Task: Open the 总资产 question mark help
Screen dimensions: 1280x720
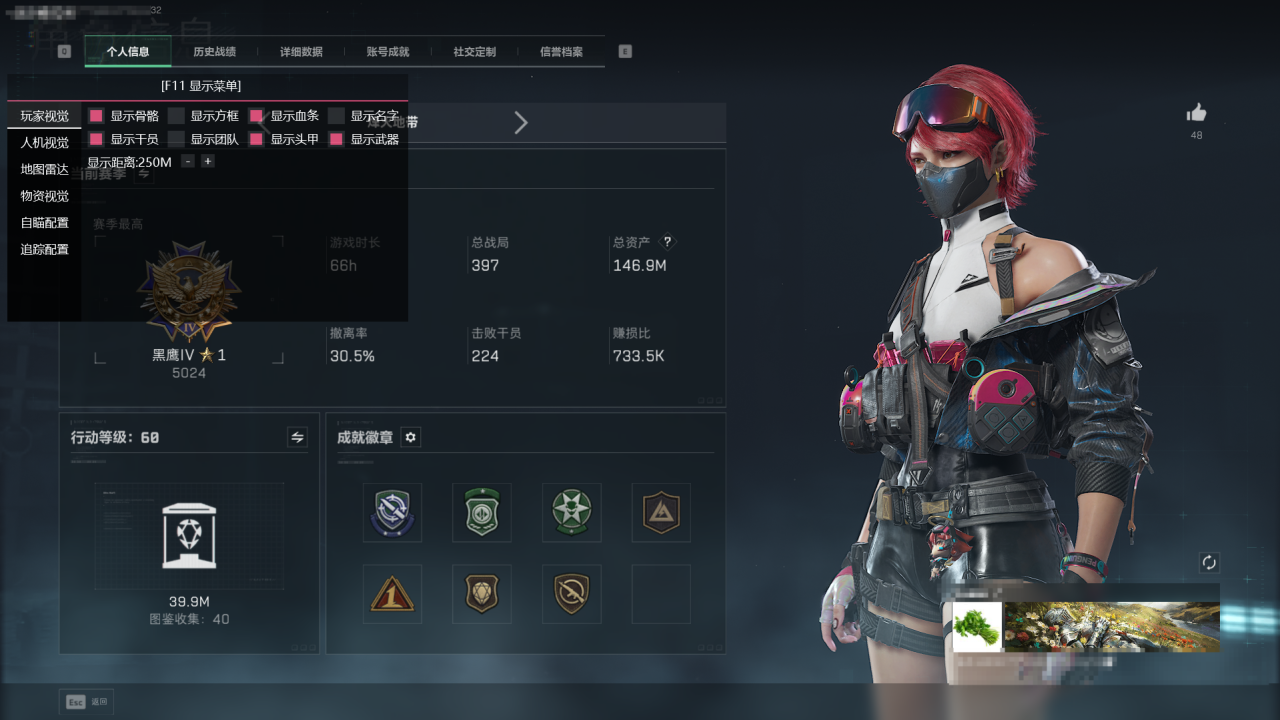Action: tap(668, 242)
